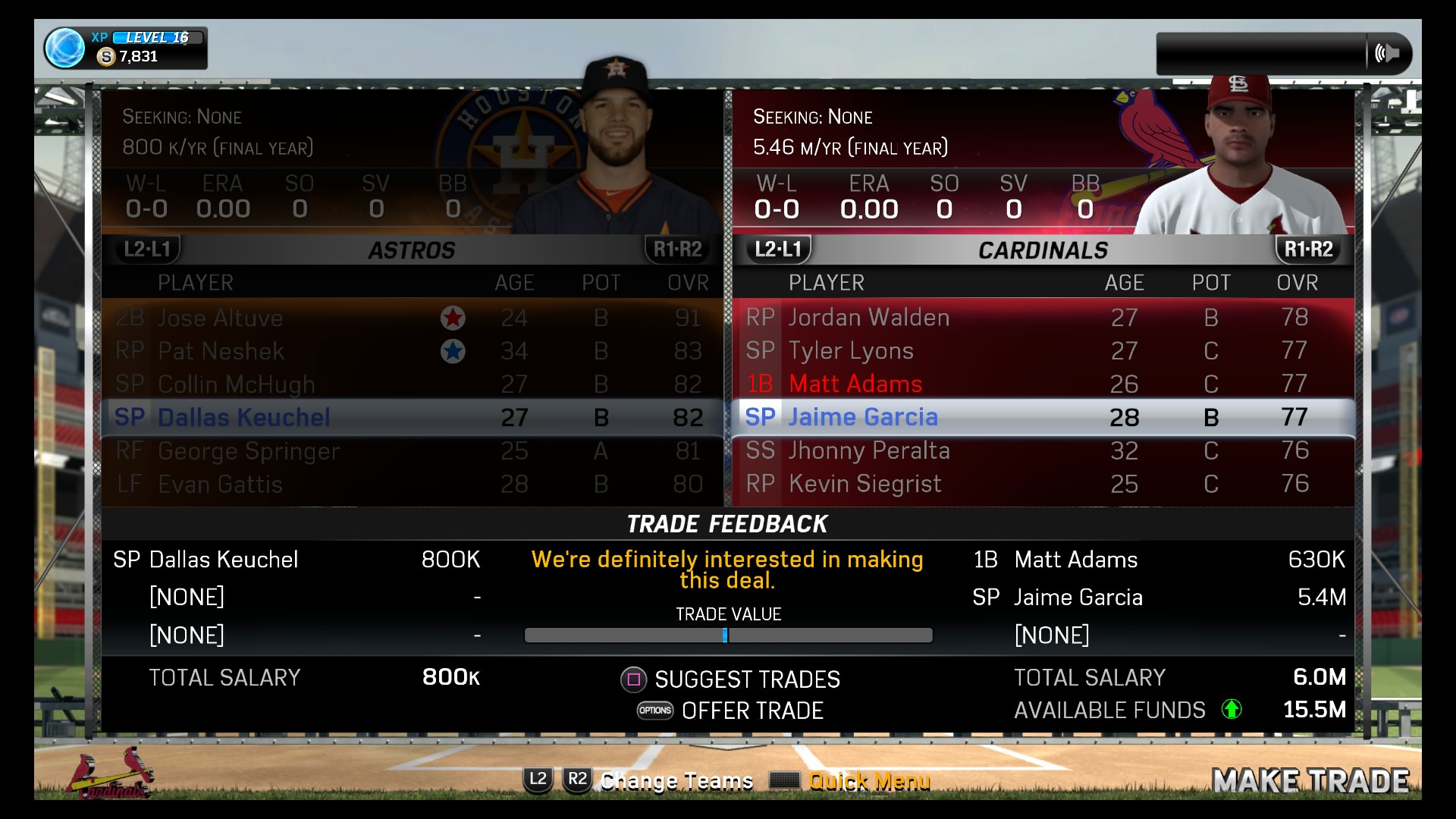1456x819 pixels.
Task: Select Jaime Garcia in the Cardinals roster
Action: point(863,417)
